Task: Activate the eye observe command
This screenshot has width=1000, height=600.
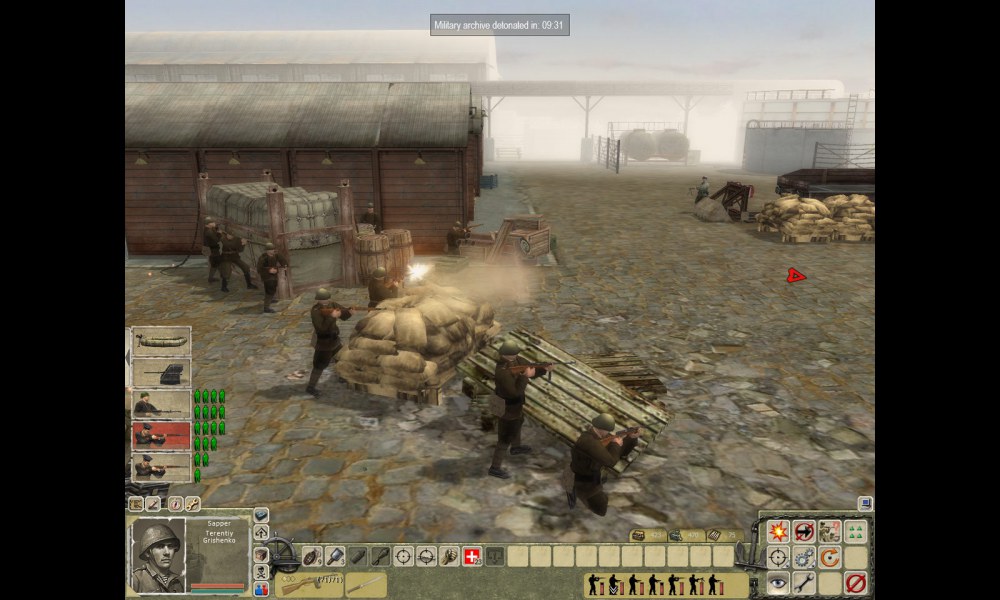Action: point(778,582)
